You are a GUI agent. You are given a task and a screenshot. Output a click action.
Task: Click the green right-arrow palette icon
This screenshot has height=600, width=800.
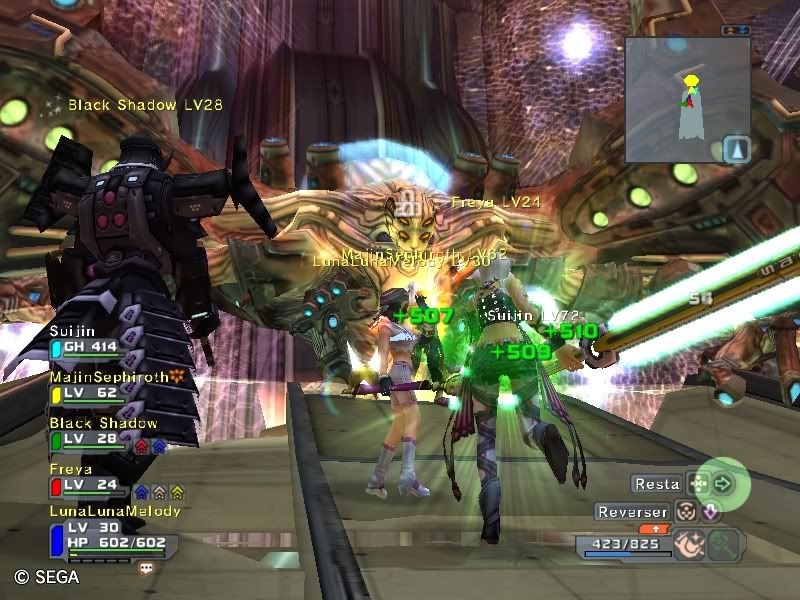coord(724,484)
